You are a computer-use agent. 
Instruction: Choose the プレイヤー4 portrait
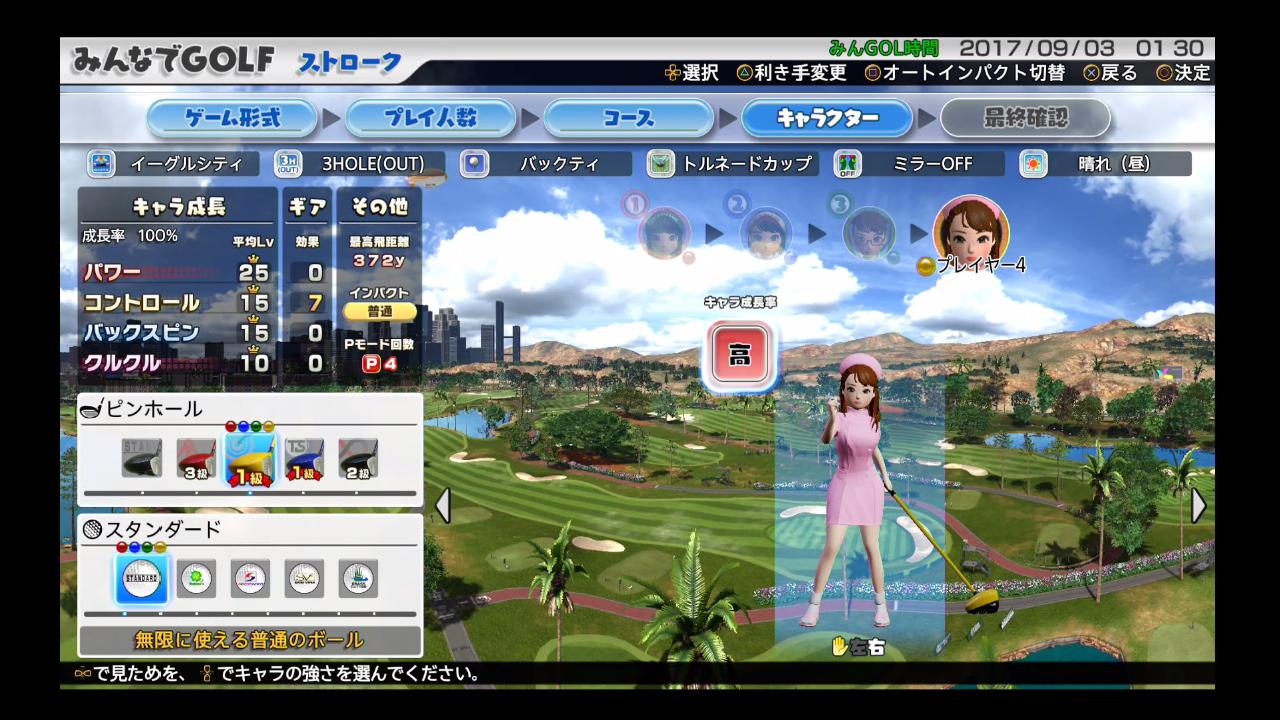click(x=970, y=229)
